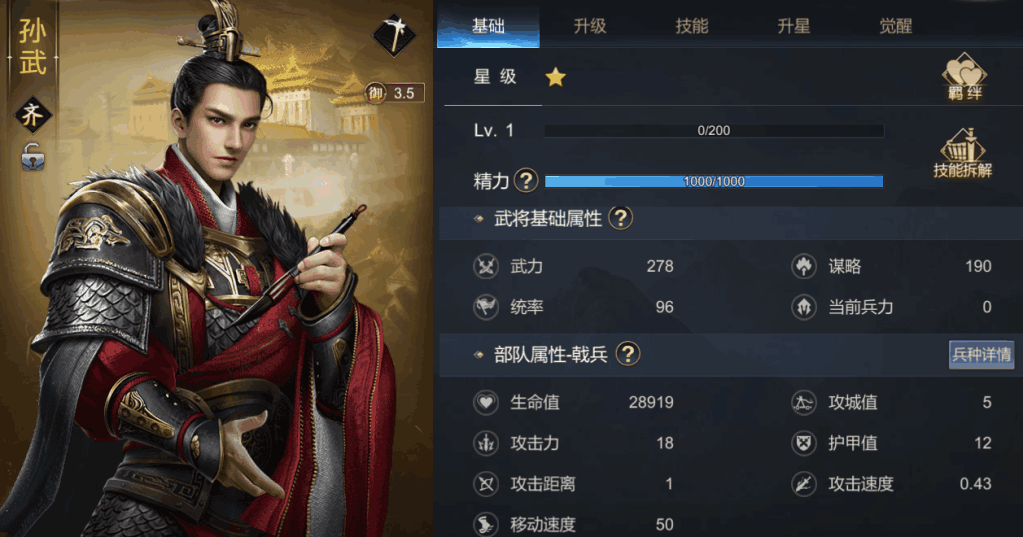Click the 技能拆解 button
The height and width of the screenshot is (537, 1023).
pos(963,153)
